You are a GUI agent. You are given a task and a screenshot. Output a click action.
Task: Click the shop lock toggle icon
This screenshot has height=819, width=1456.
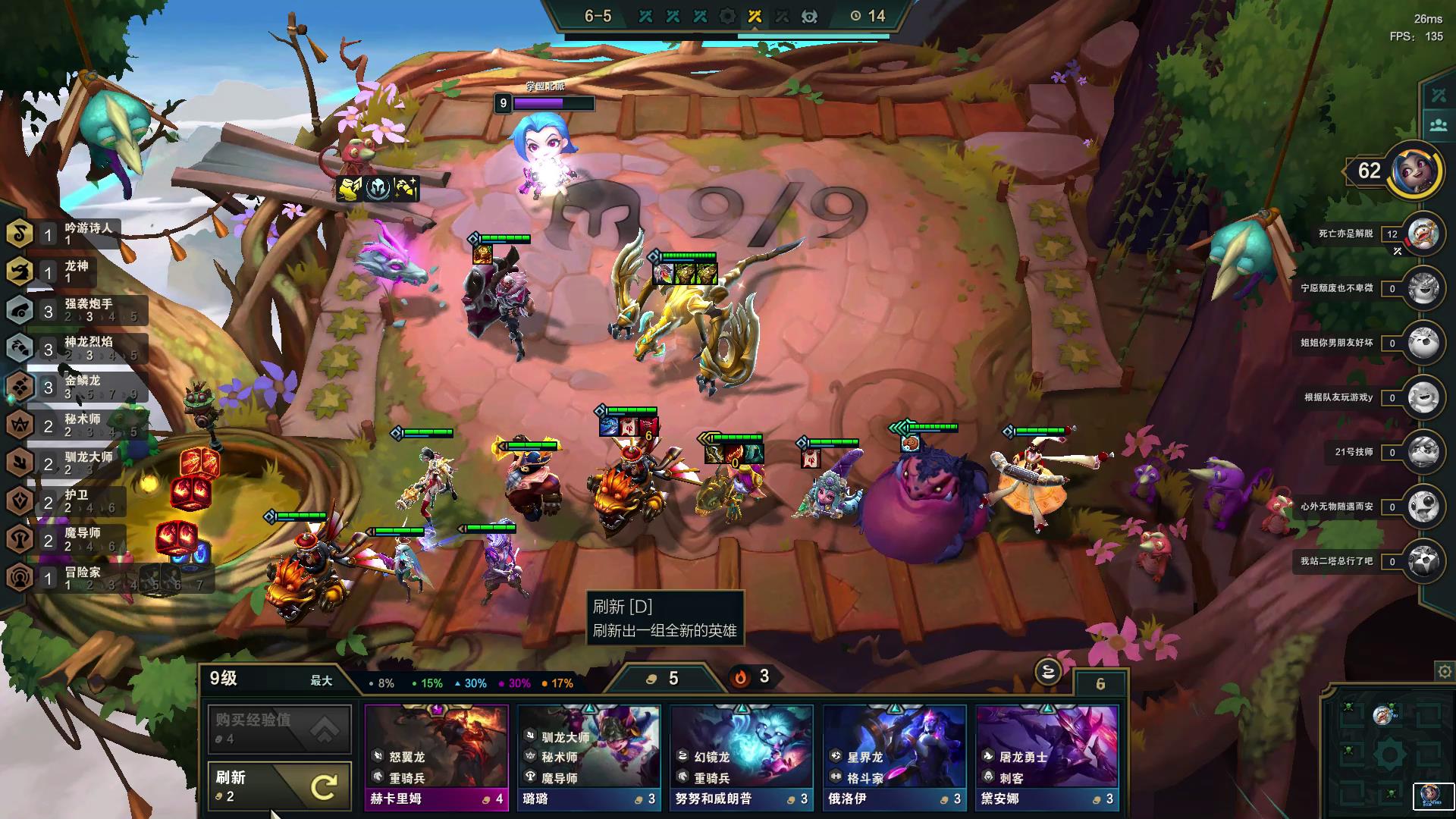click(x=1047, y=671)
